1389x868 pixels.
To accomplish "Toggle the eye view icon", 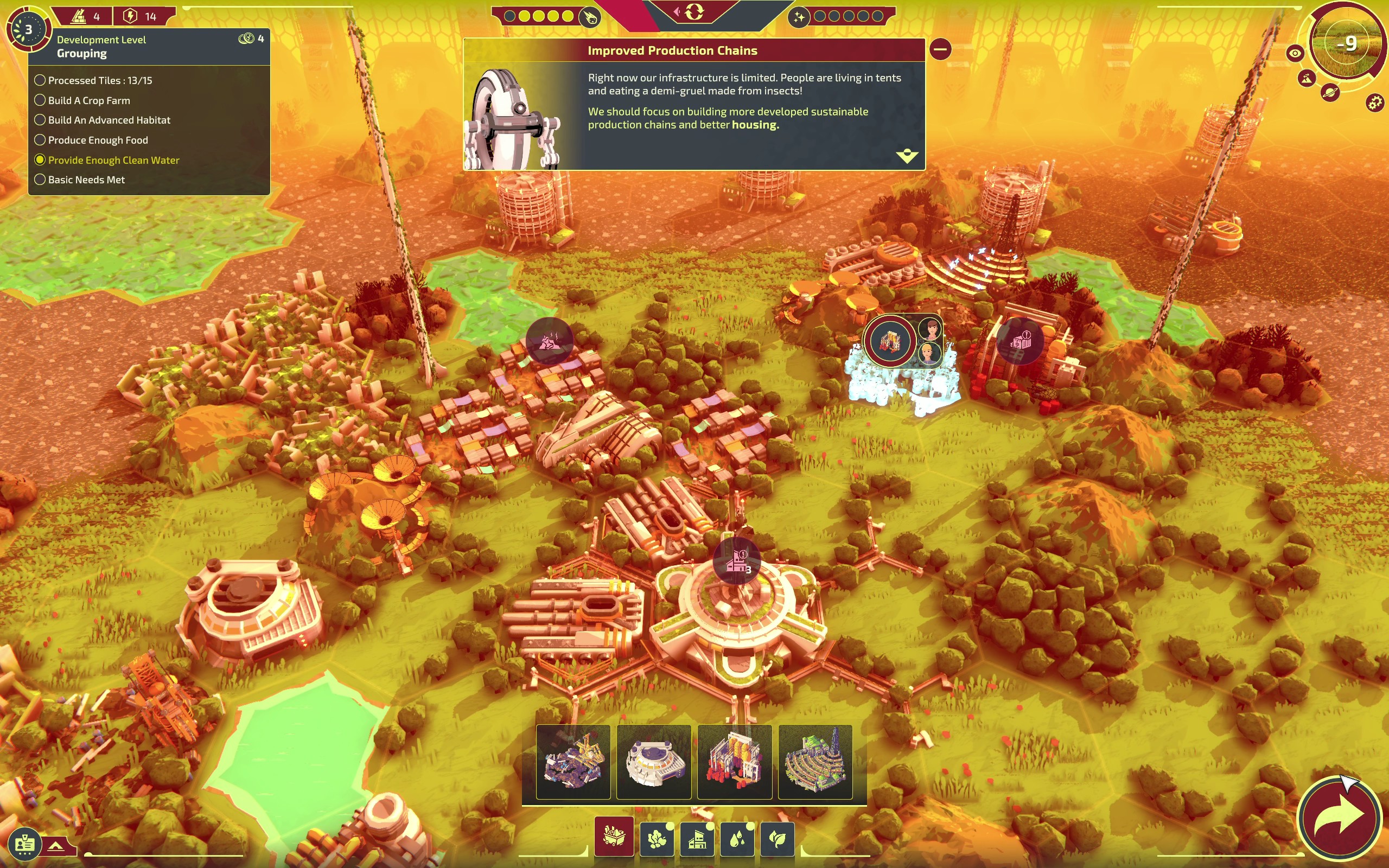I will tap(1295, 54).
